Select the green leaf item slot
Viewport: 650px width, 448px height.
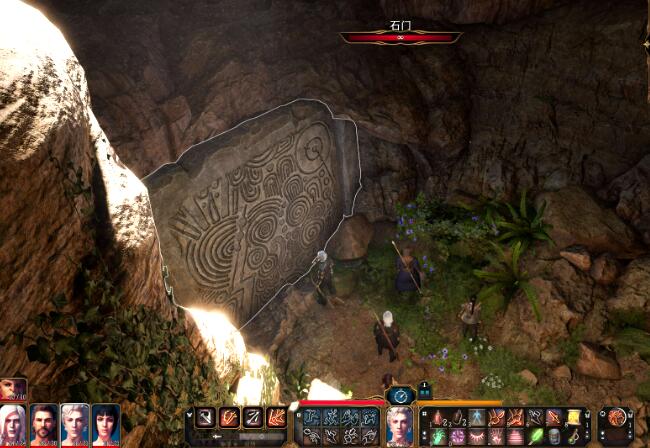[536, 436]
